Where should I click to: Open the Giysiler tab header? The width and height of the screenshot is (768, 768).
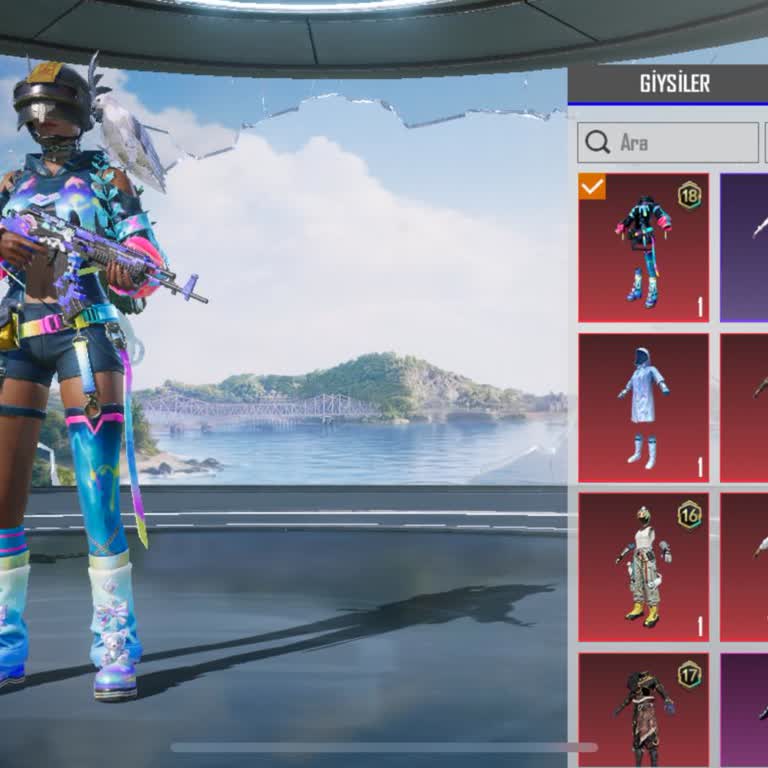click(x=674, y=84)
